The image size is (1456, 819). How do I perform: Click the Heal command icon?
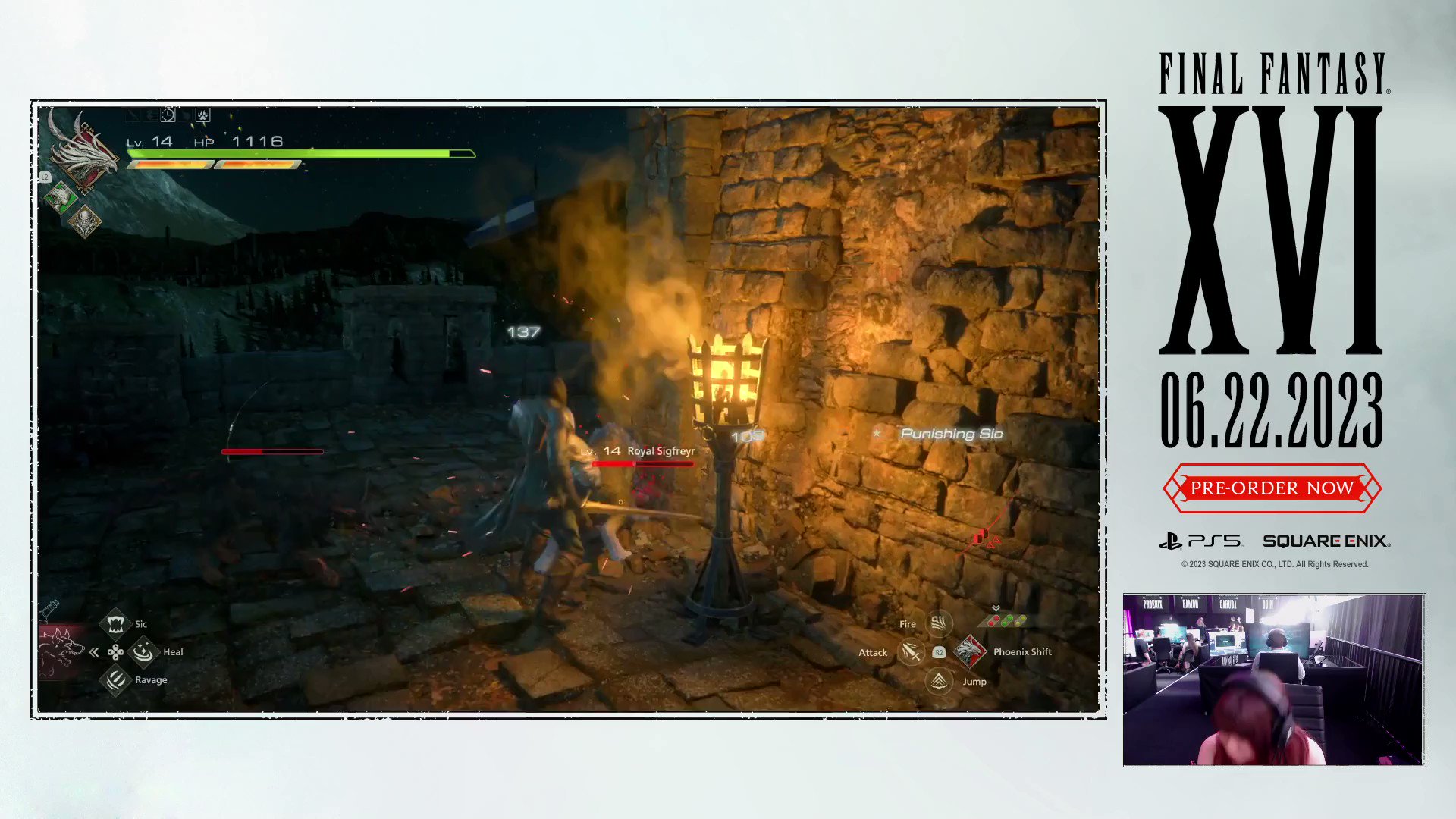144,651
